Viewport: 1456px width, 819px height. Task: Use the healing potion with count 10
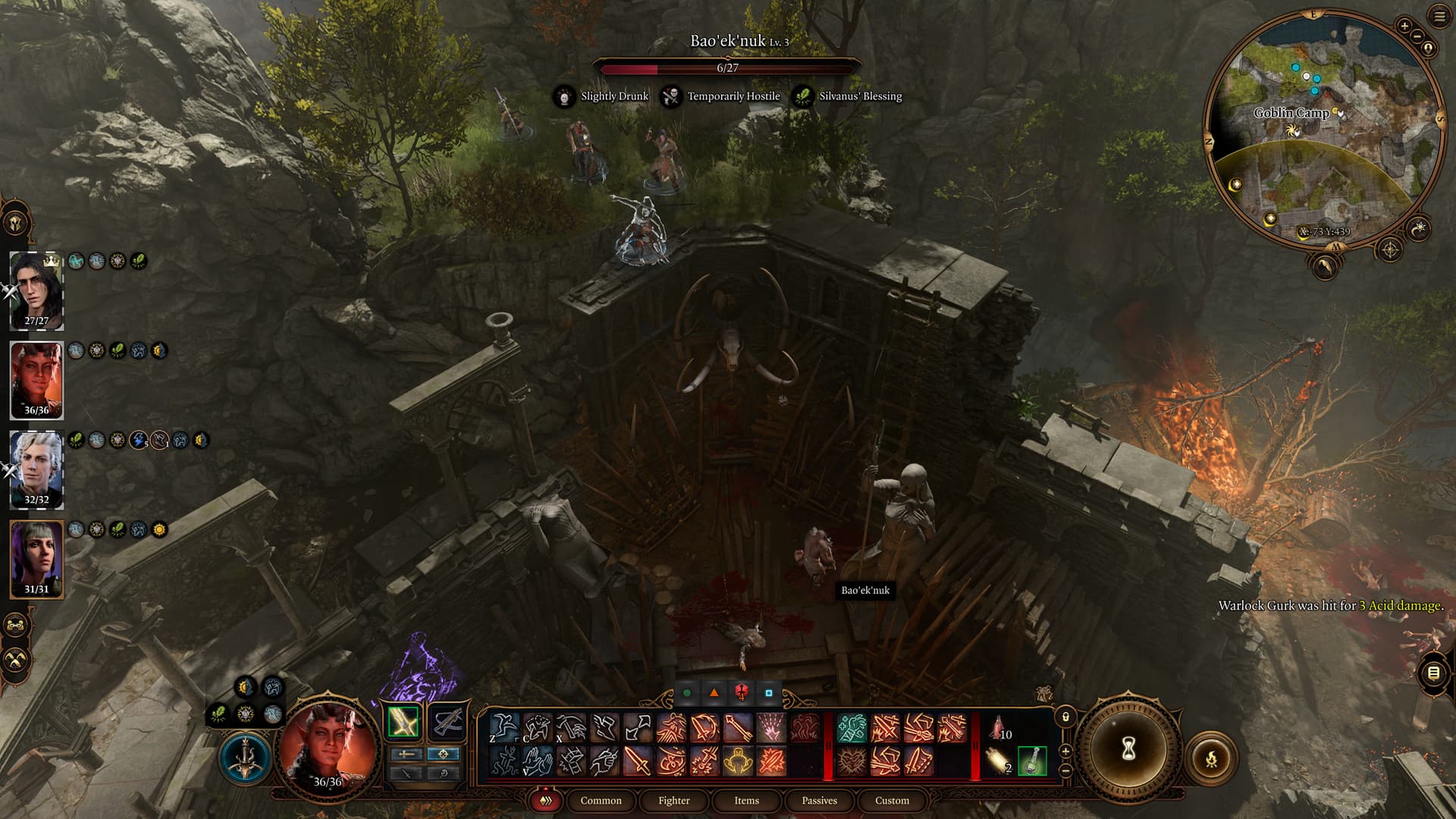[x=999, y=729]
